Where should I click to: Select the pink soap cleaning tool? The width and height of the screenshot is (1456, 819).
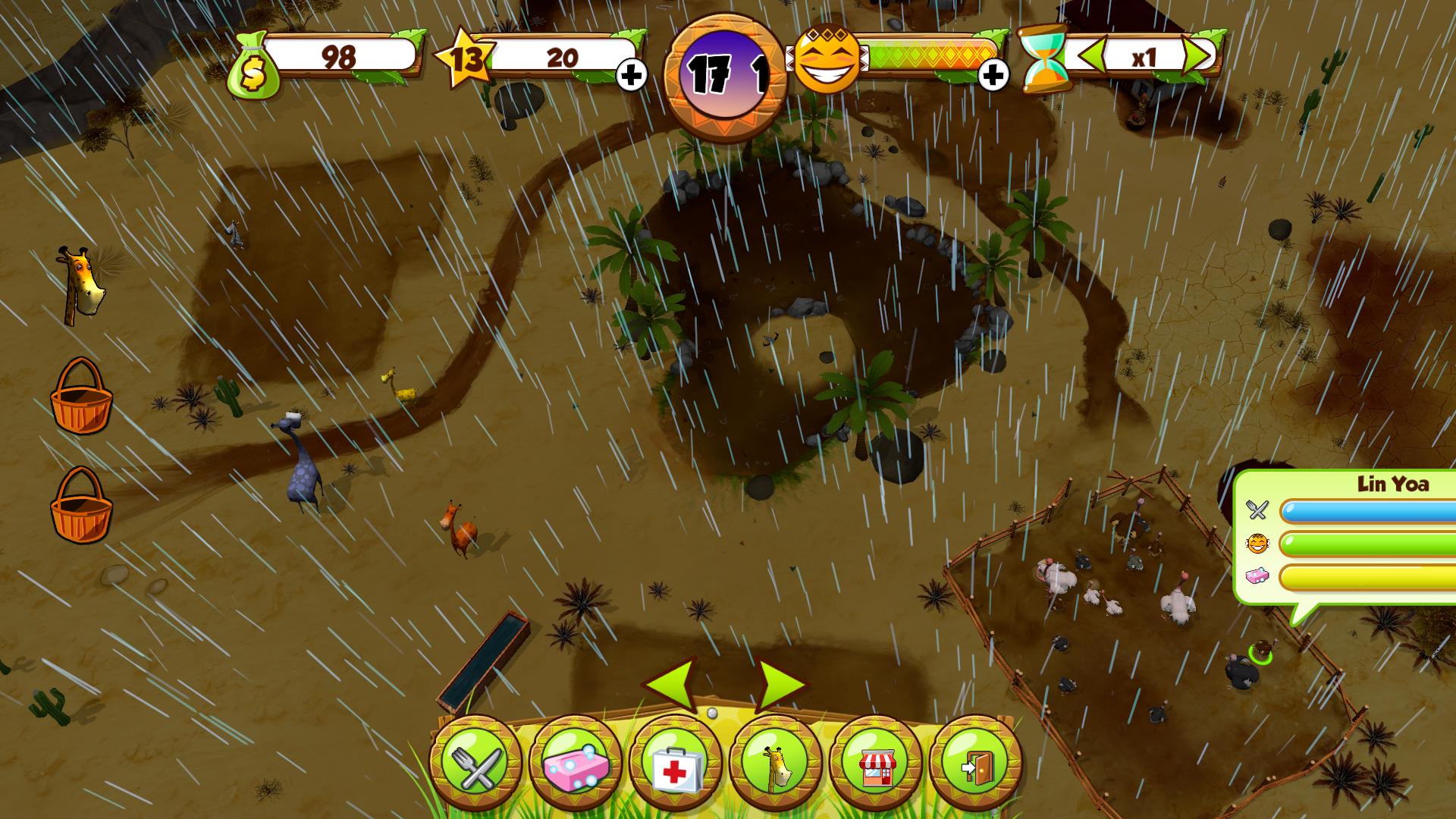tap(576, 761)
